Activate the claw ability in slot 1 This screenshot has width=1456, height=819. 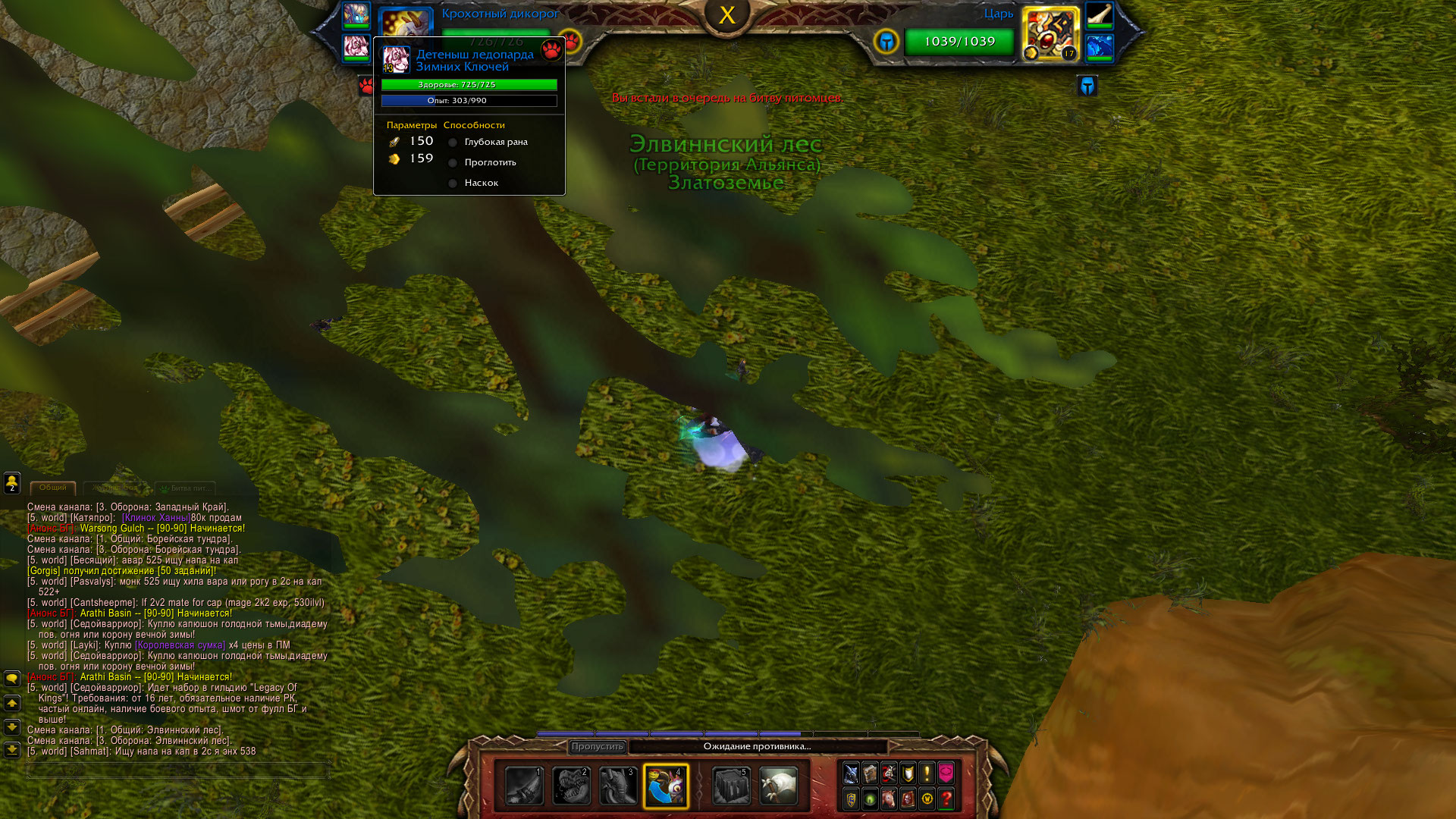(x=524, y=786)
